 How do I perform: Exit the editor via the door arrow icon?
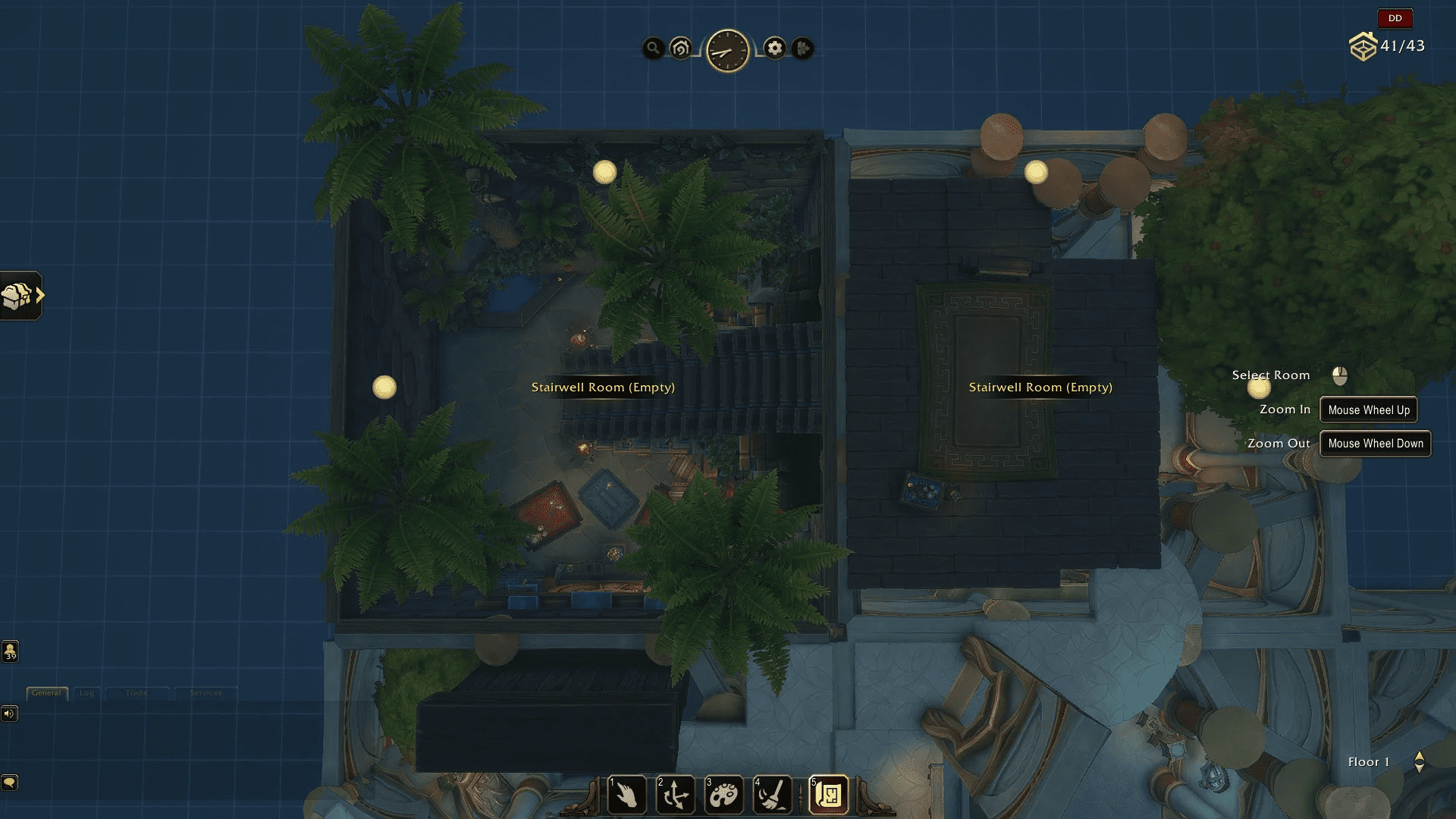click(802, 49)
